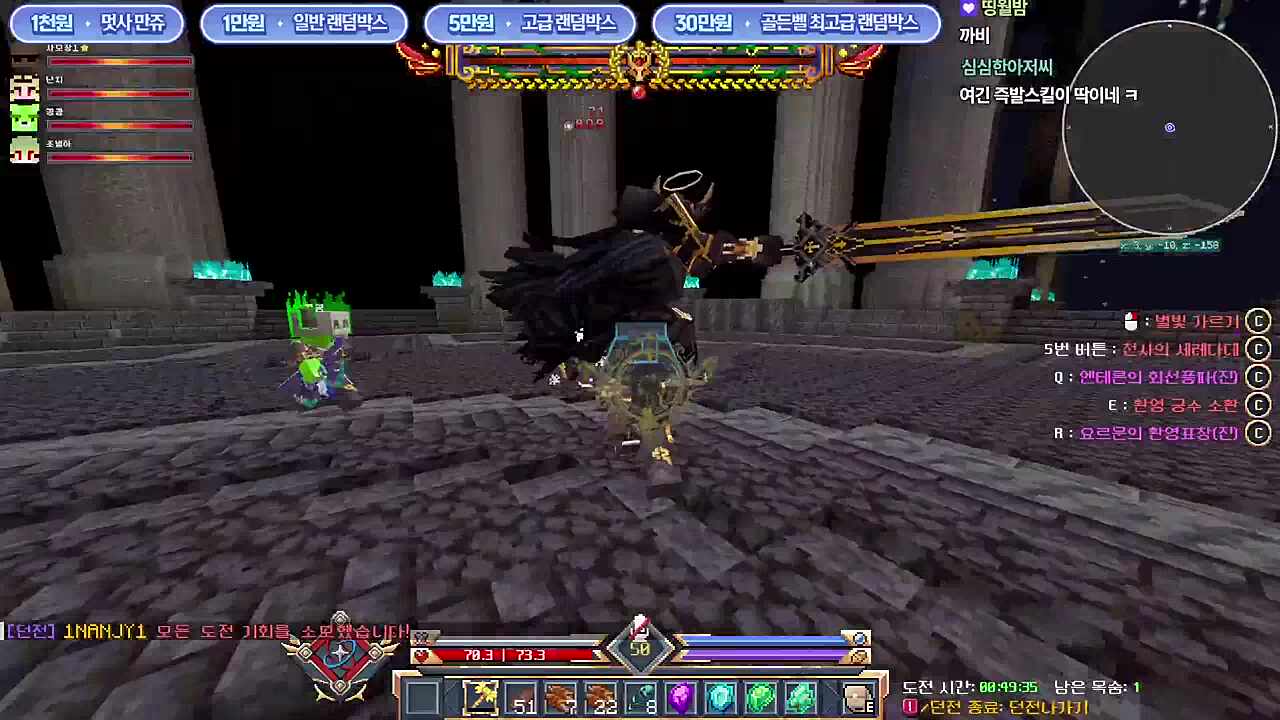Viewport: 1280px width, 720px height.
Task: Select the hotbar item with count 8
Action: coord(641,696)
